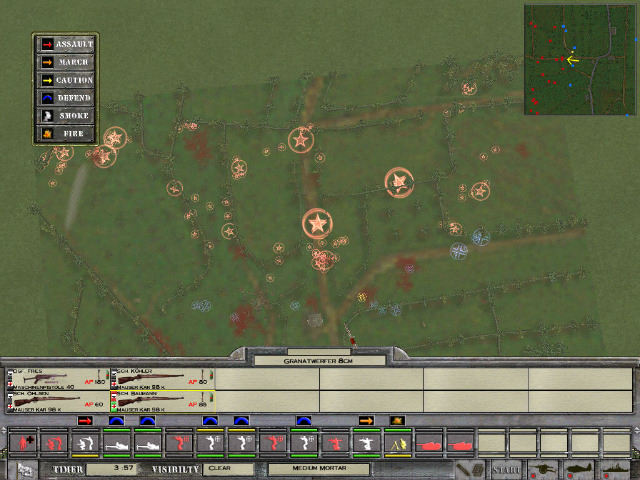Pick the Smoke command

coord(66,116)
